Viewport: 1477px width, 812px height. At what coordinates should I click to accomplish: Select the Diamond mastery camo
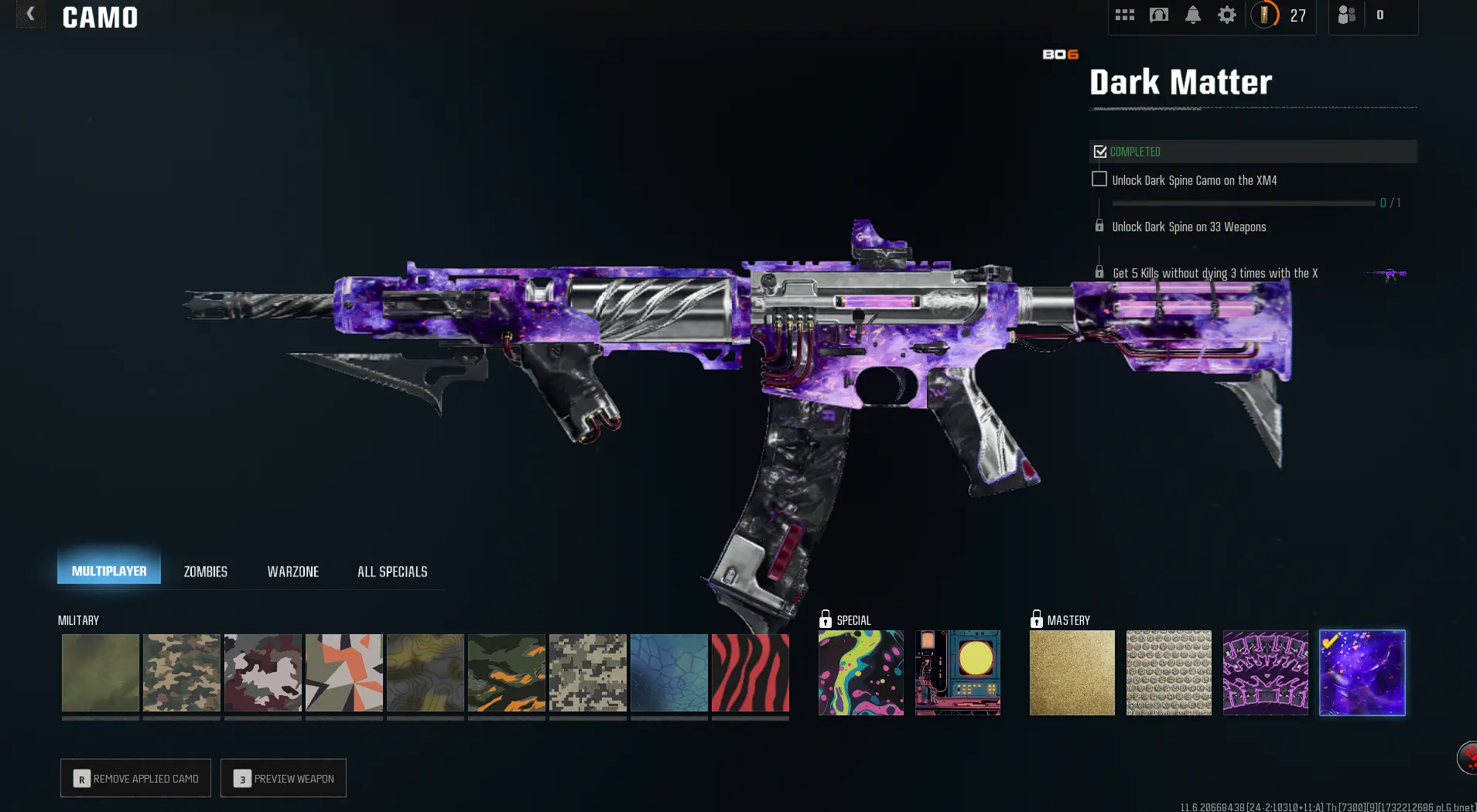[1169, 673]
